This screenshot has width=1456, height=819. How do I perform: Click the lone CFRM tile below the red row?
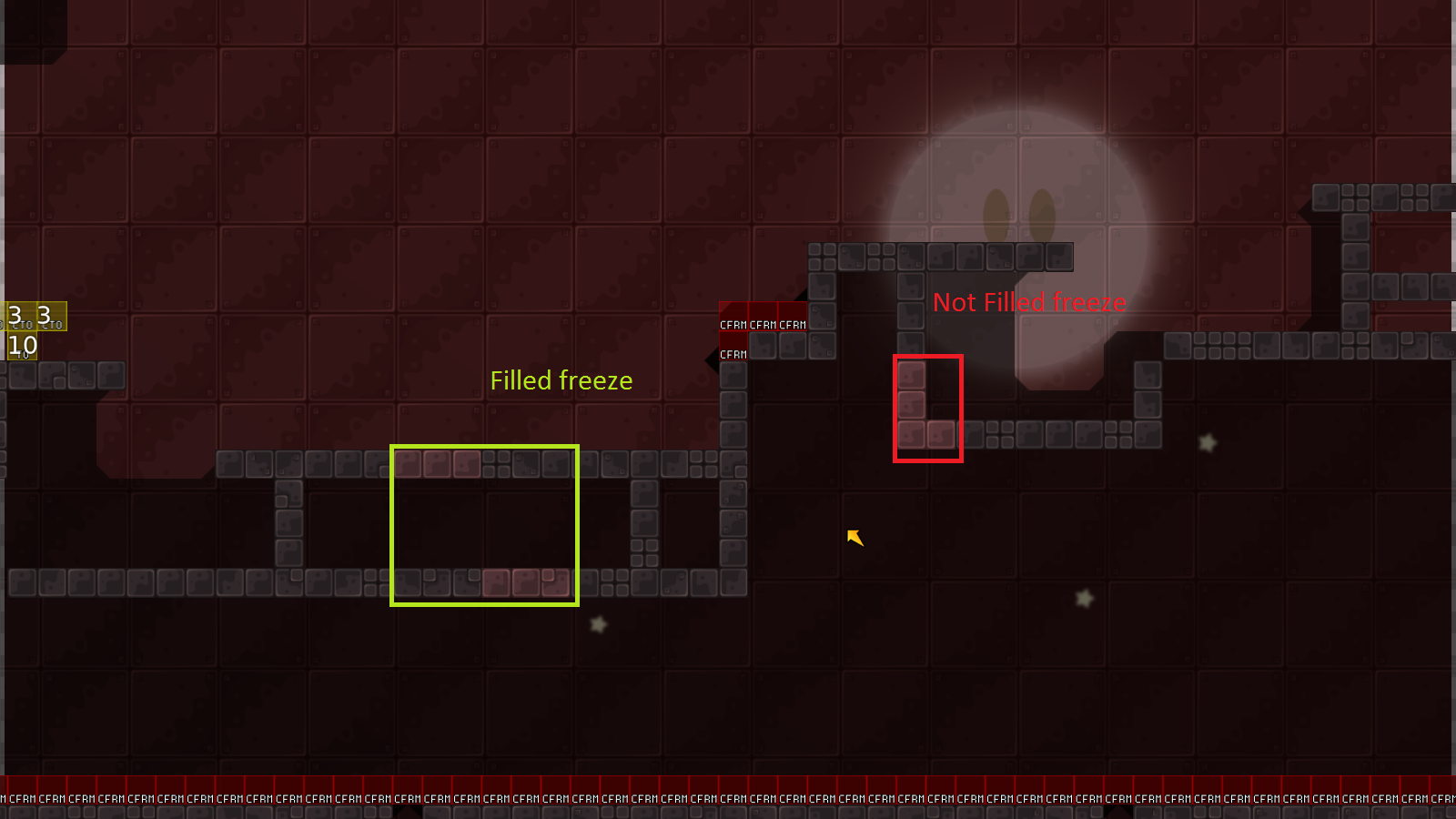pyautogui.click(x=732, y=354)
